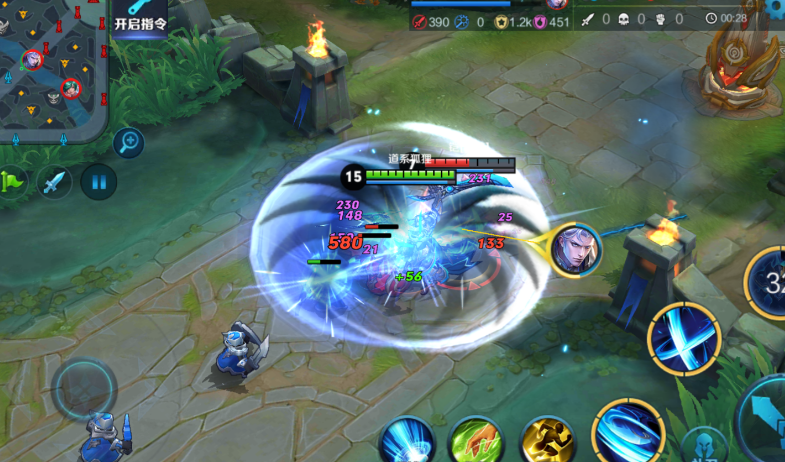Activate the ability showing cooldown 32
The height and width of the screenshot is (462, 785).
[x=768, y=282]
